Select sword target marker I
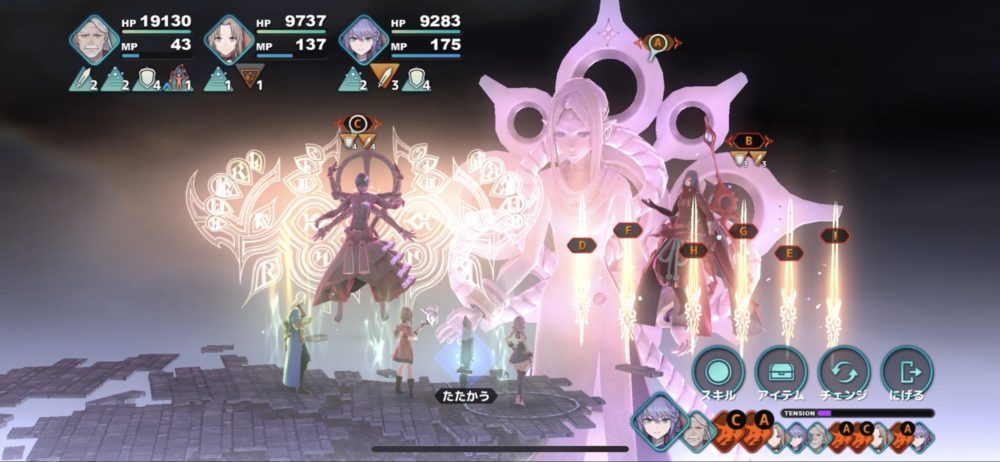The image size is (1000, 462). (x=834, y=235)
